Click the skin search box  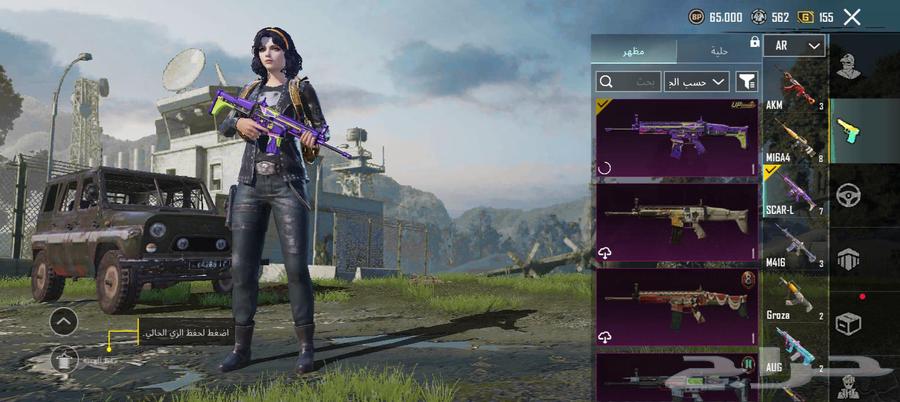(628, 82)
